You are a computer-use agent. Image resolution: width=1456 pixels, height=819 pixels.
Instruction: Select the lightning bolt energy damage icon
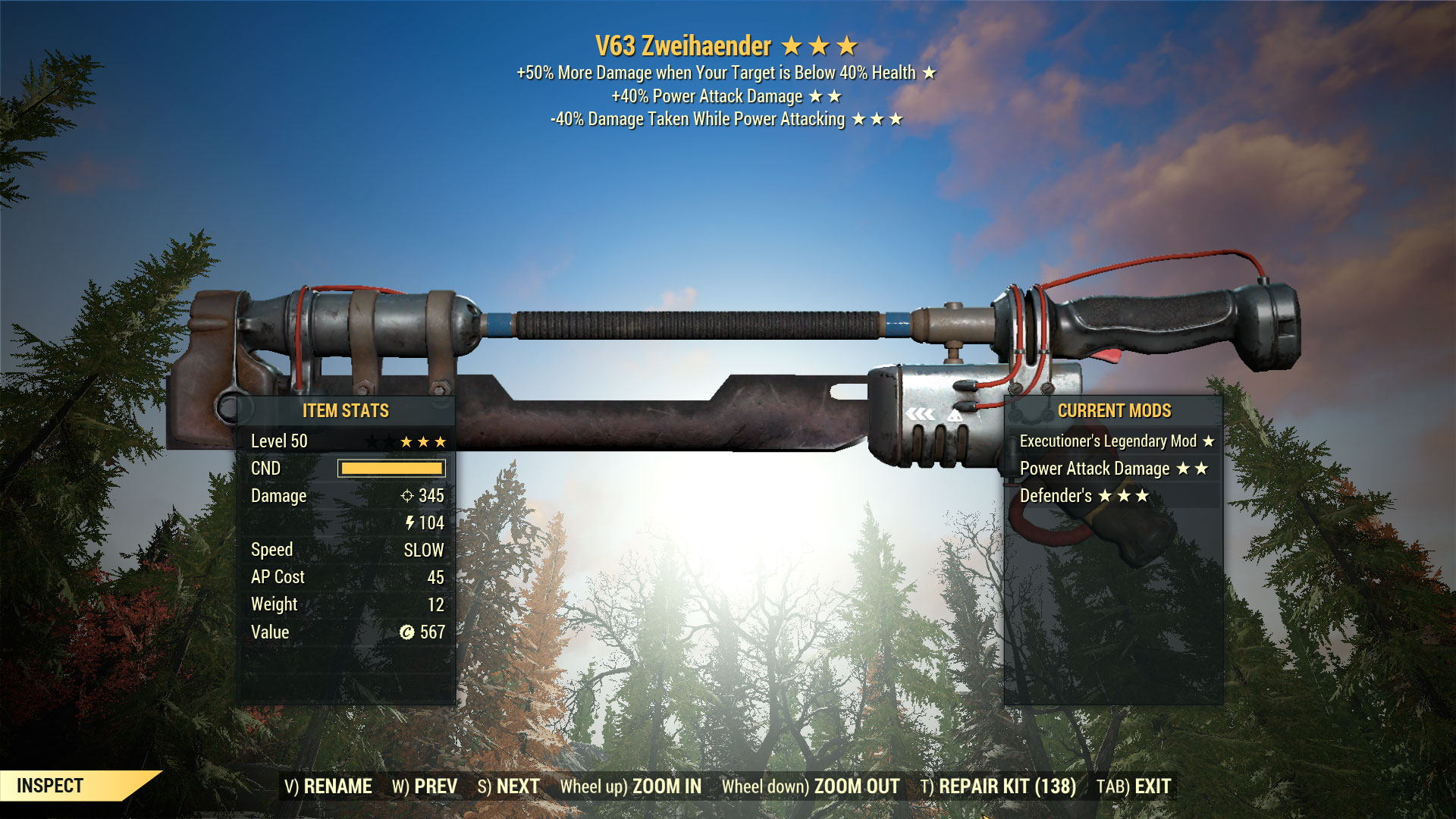(x=410, y=523)
